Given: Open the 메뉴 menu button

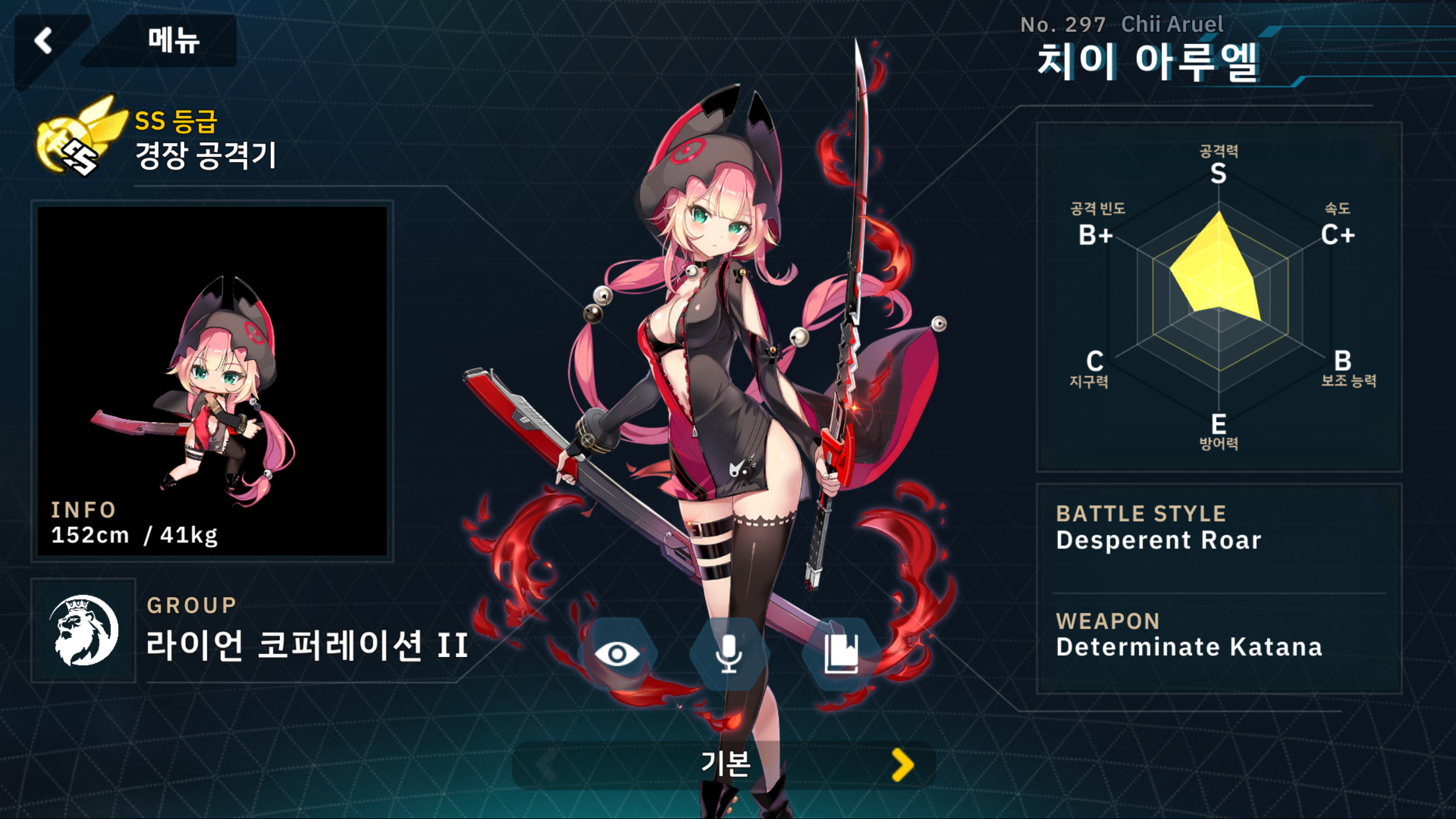Looking at the screenshot, I should click(173, 41).
